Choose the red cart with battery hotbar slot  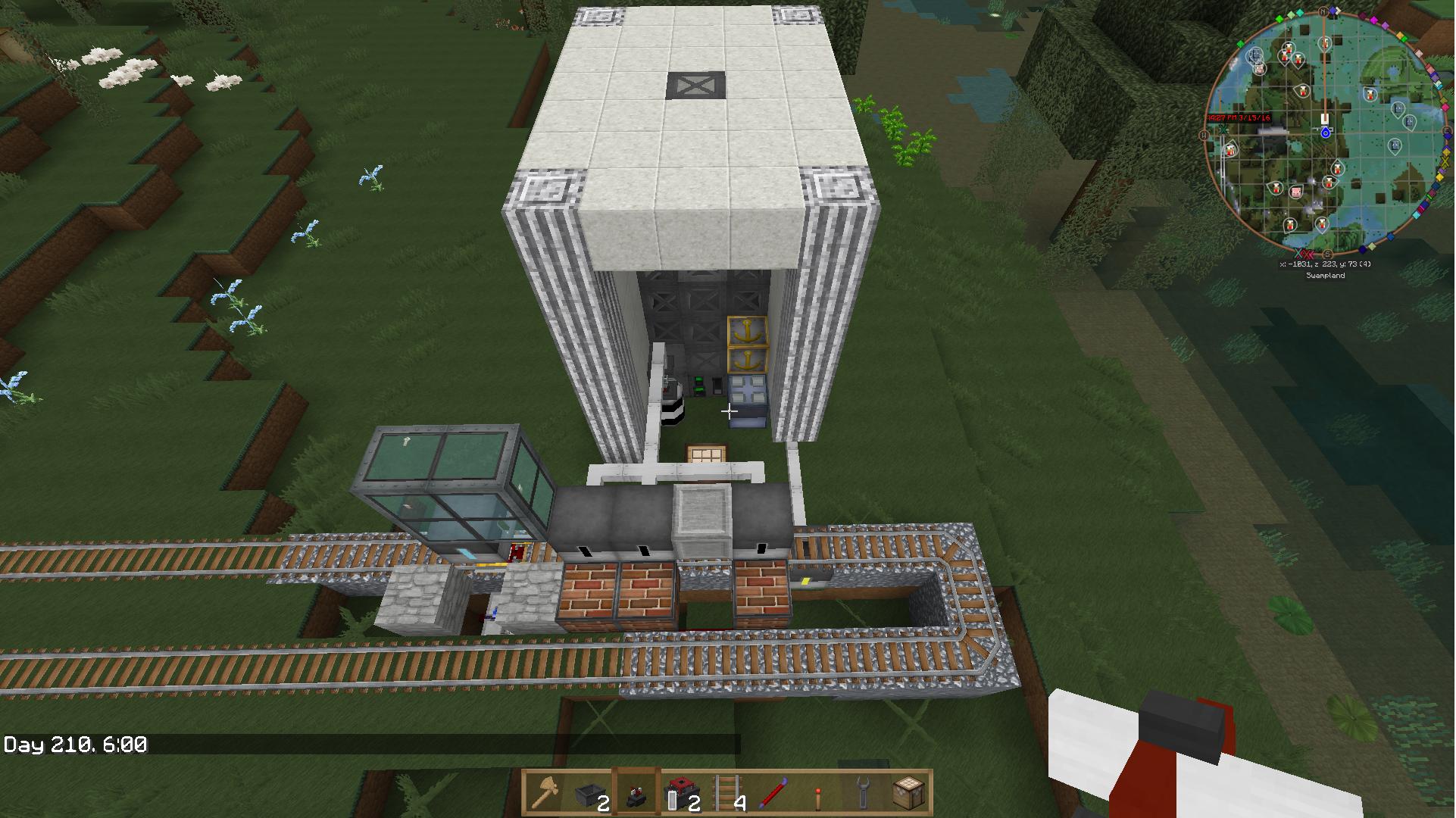[681, 793]
